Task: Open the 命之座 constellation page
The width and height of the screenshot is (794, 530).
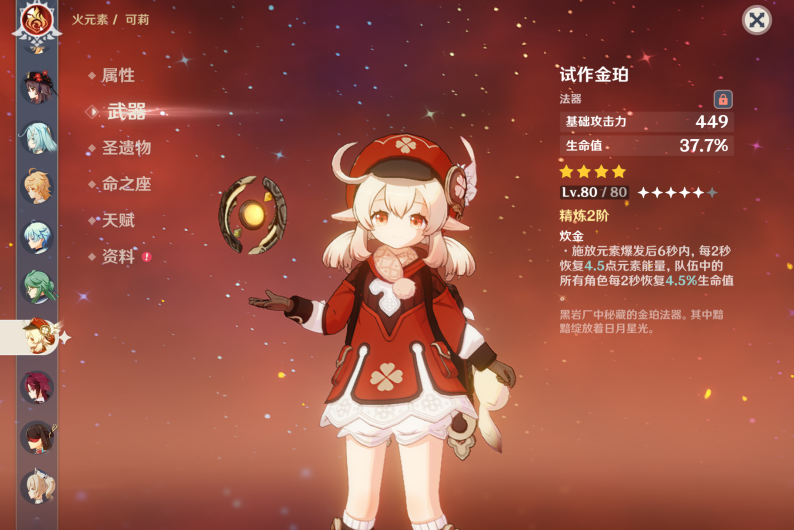Action: 126,183
